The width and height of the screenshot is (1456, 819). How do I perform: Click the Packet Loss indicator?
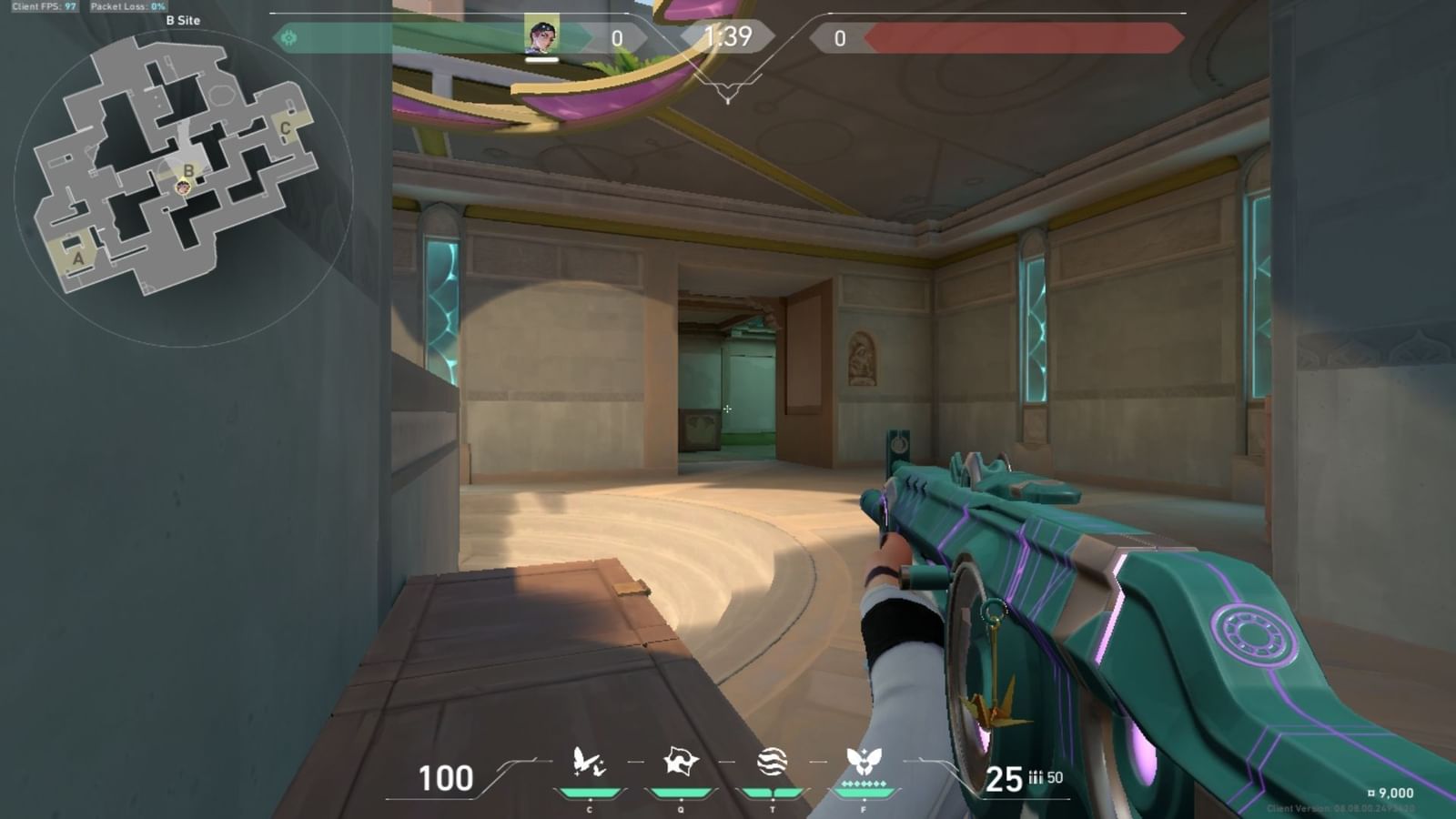point(127,5)
